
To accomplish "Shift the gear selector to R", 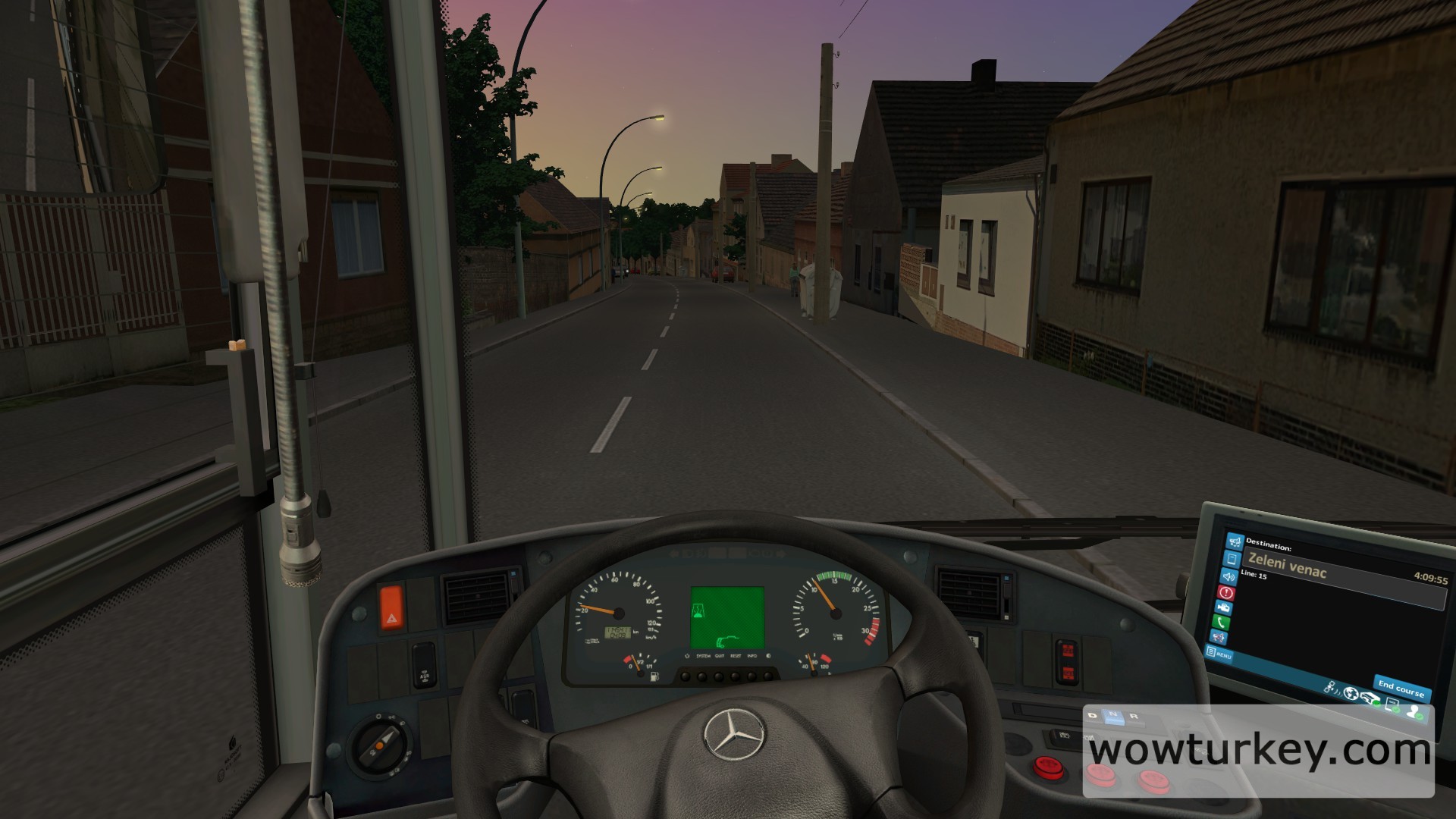I will click(1134, 717).
